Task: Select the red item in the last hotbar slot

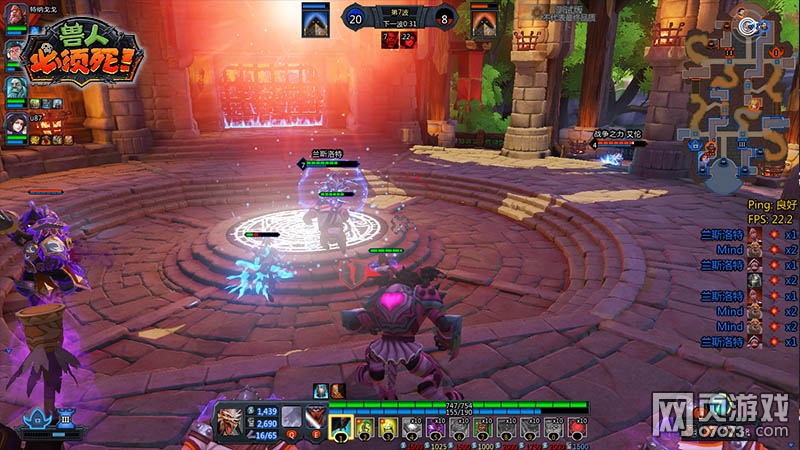Action: coord(578,427)
